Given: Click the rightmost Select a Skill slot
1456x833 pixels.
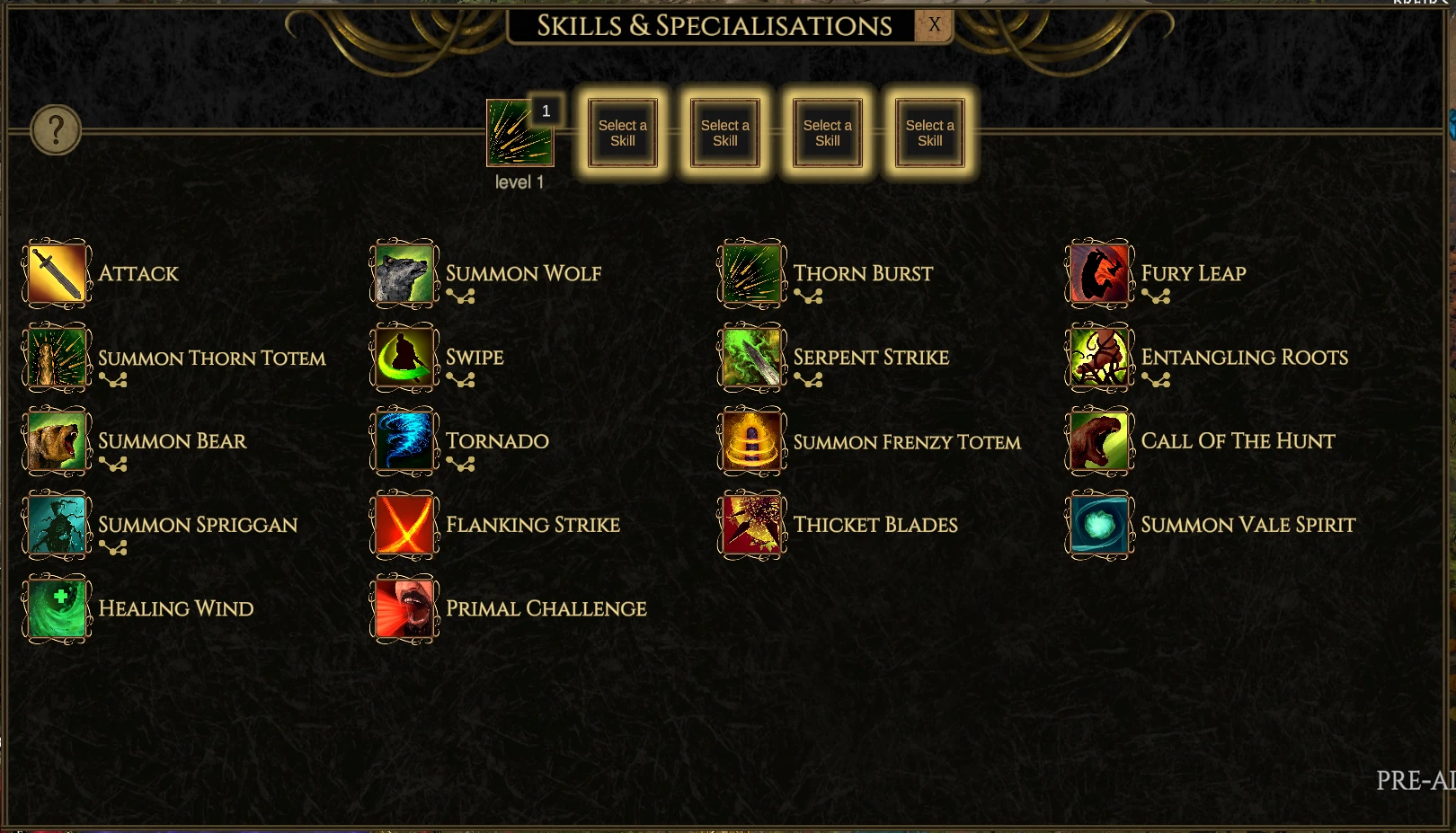Looking at the screenshot, I should click(928, 132).
